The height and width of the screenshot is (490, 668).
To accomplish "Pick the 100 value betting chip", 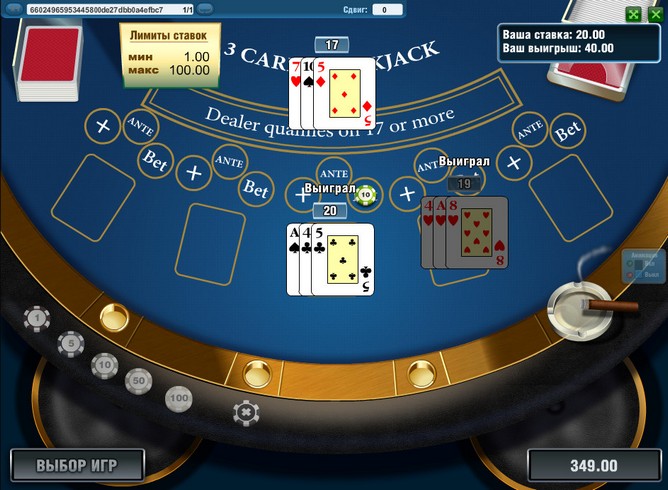I will coord(178,398).
